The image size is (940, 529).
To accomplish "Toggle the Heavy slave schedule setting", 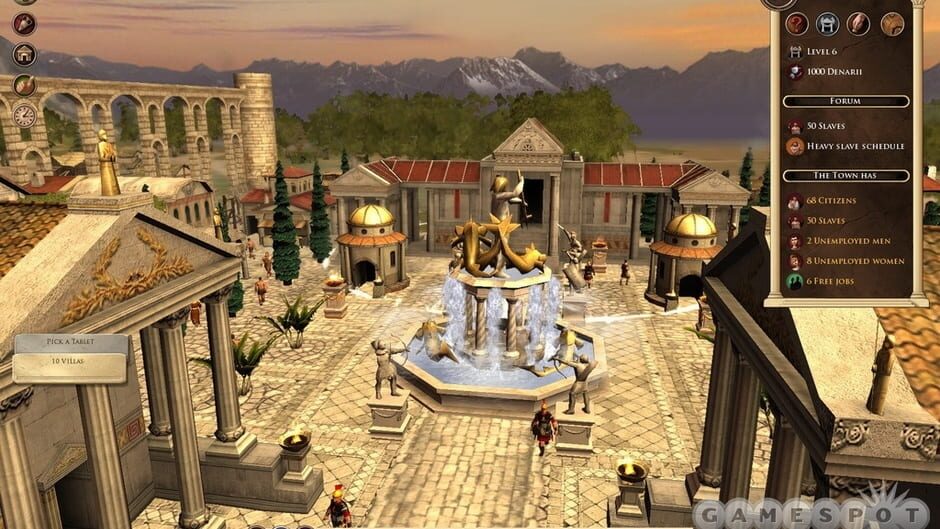I will click(x=855, y=146).
